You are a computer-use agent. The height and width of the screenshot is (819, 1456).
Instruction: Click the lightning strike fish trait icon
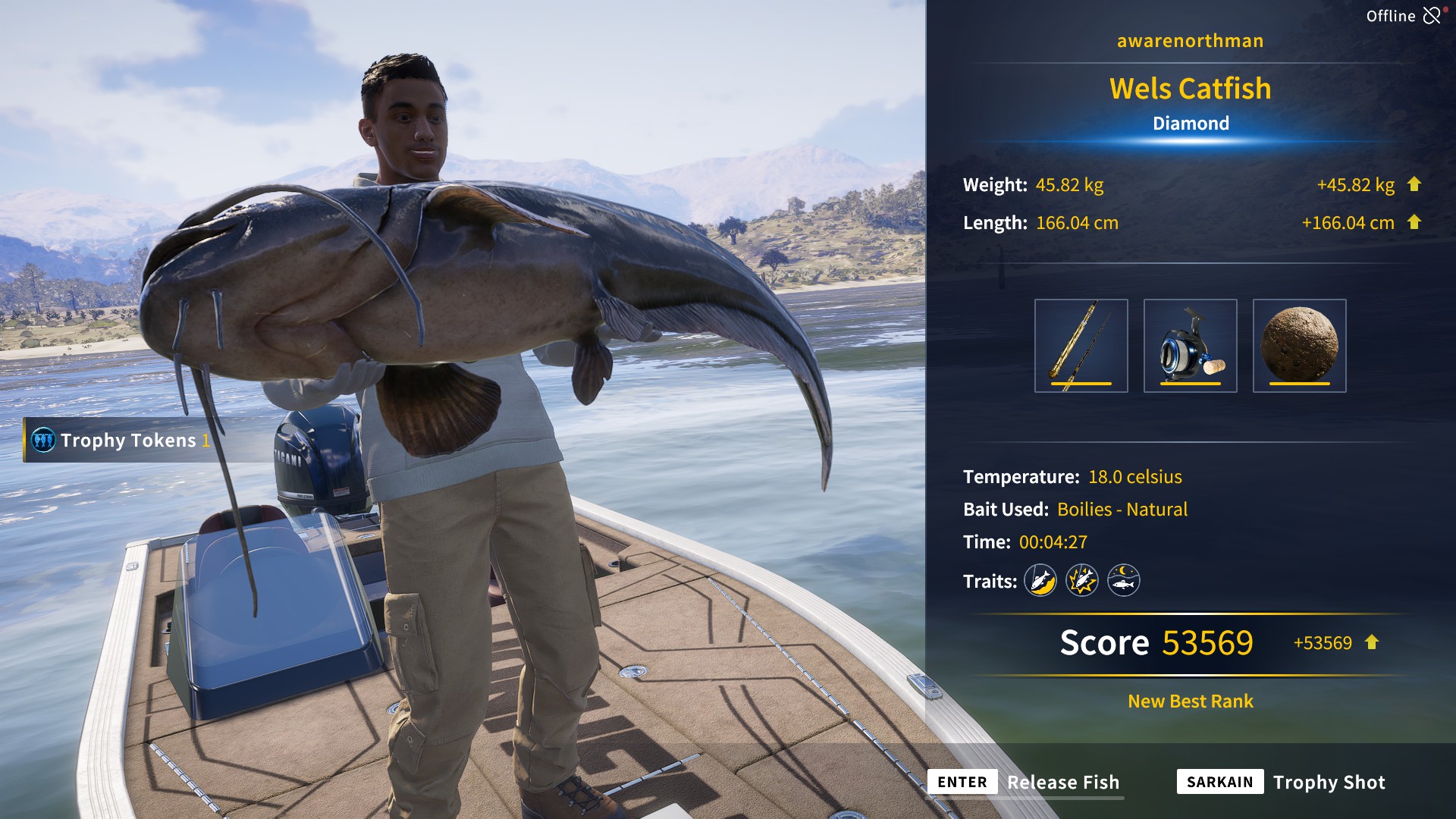[1082, 580]
